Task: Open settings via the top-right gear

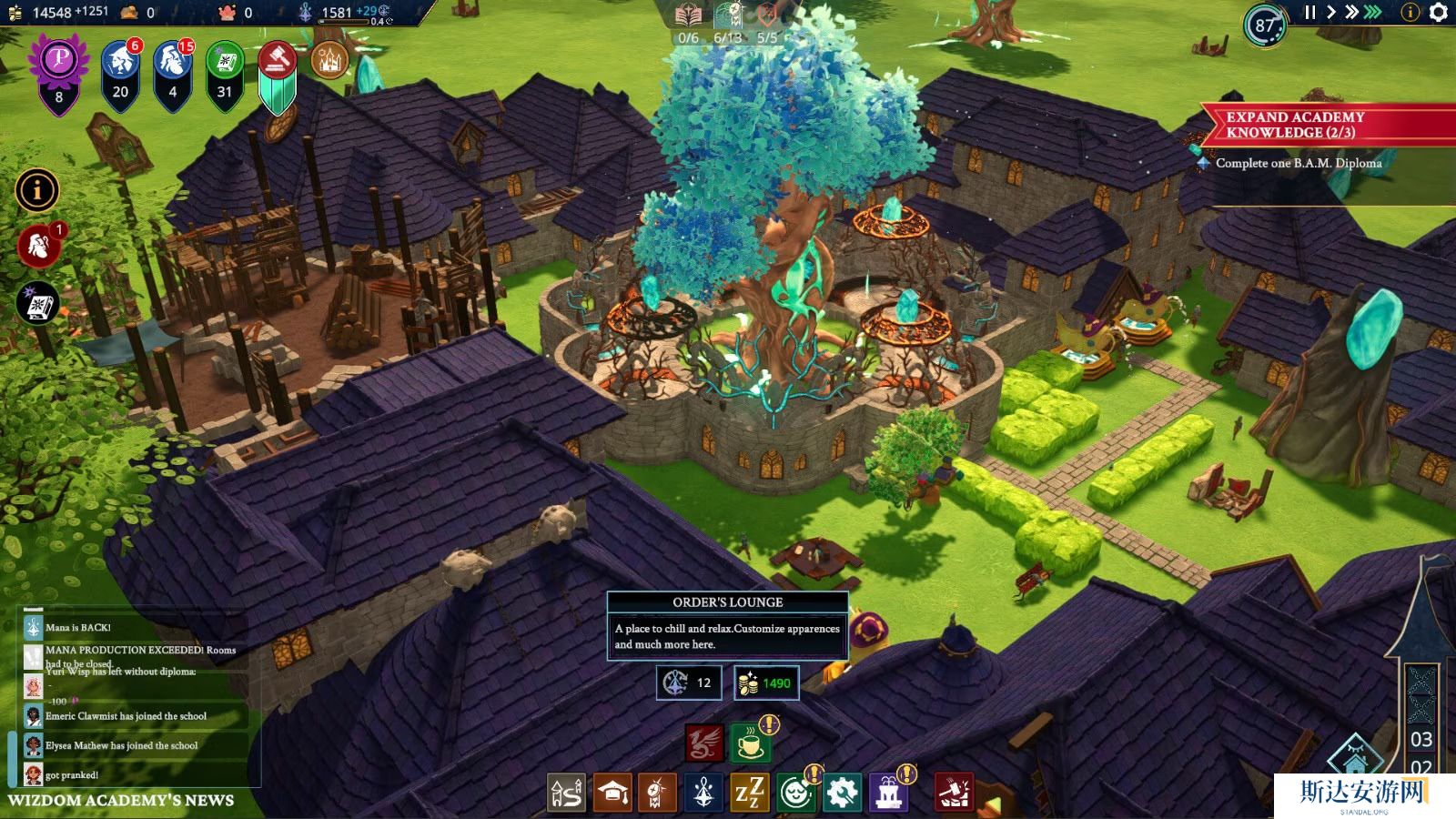Action: [1438, 13]
